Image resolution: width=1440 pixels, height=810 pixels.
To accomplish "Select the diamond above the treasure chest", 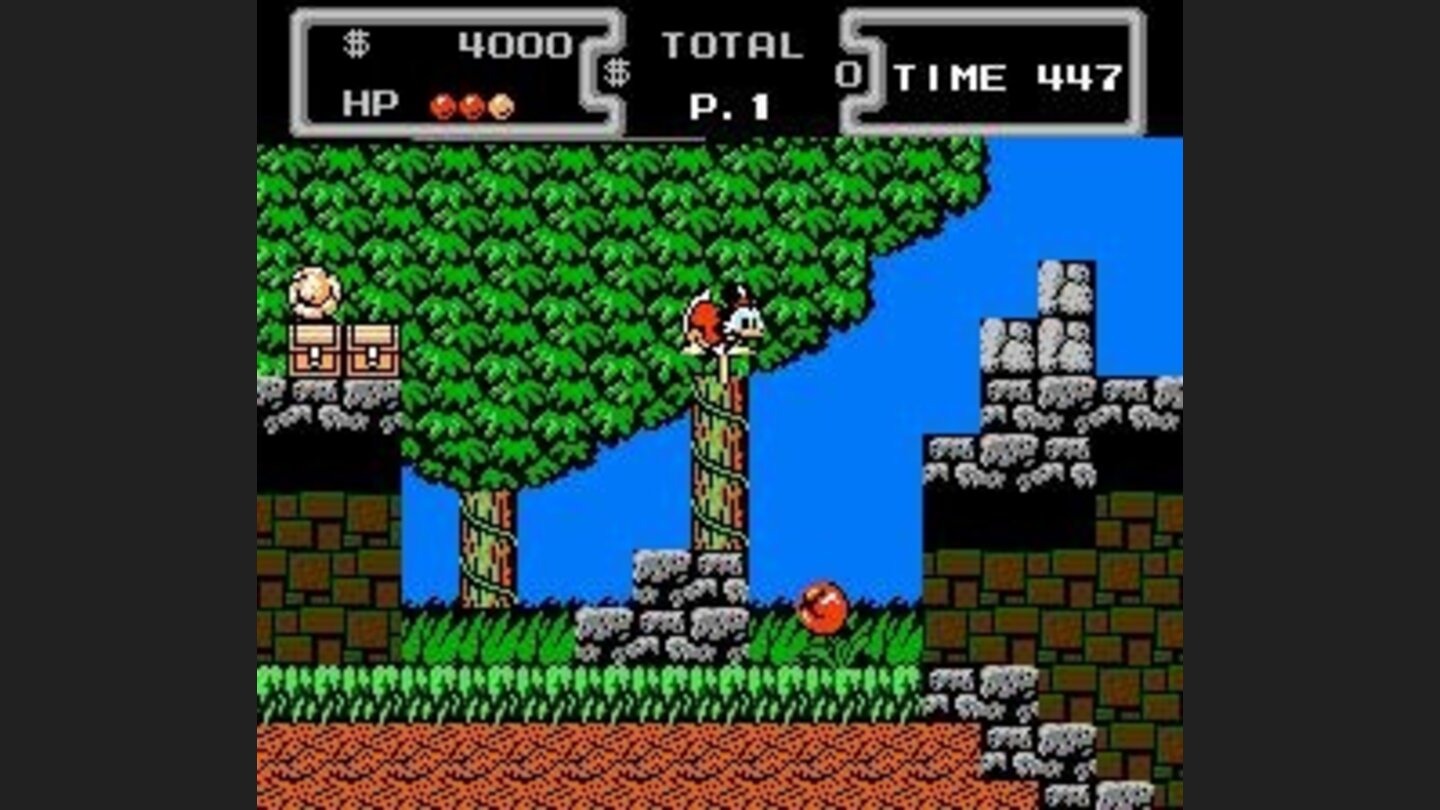I will (x=316, y=288).
